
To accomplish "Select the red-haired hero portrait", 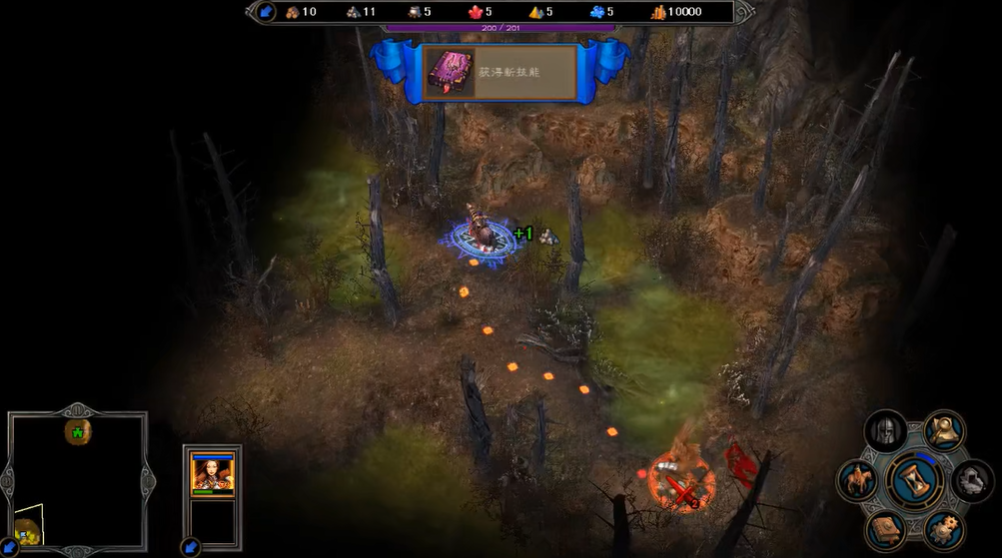I will [212, 472].
